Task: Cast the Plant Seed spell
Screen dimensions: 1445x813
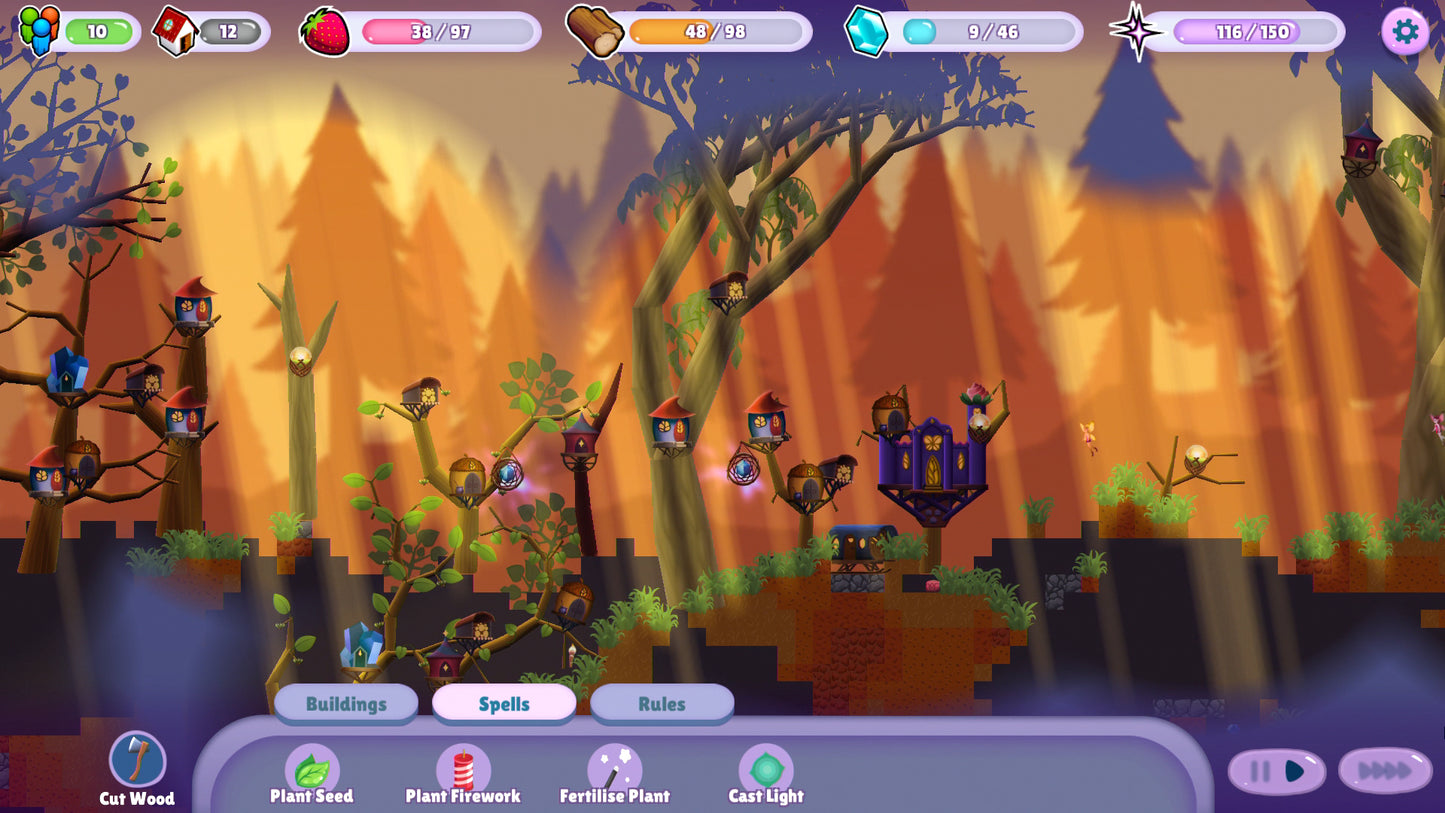Action: pos(312,770)
